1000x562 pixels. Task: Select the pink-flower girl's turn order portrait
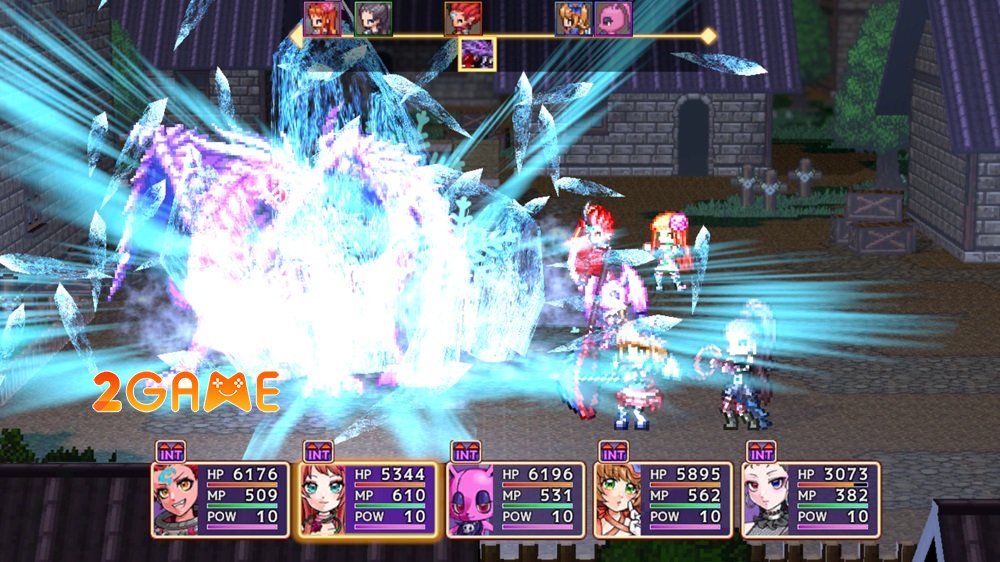(x=322, y=19)
